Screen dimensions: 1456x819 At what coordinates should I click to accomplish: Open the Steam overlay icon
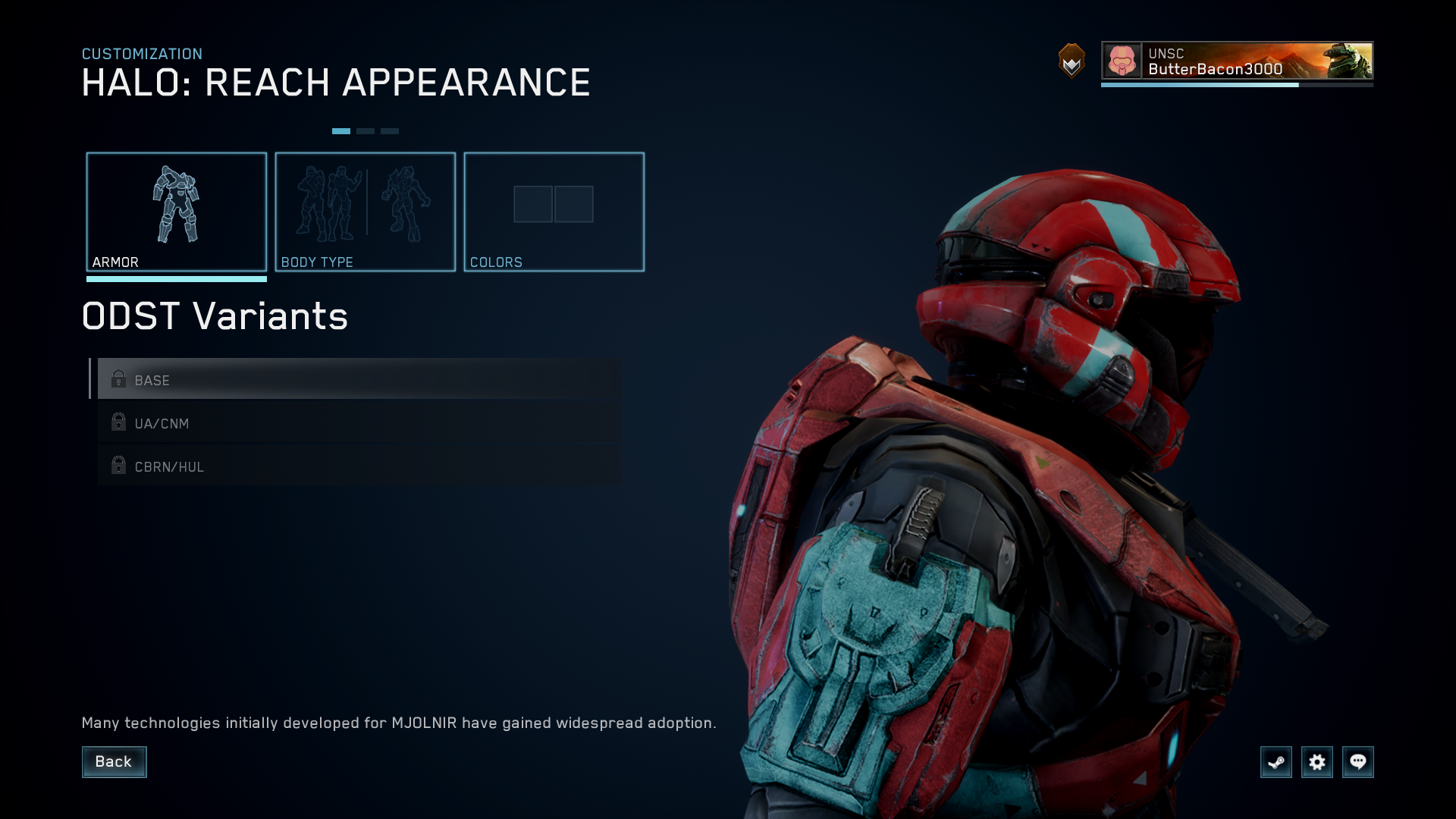pos(1276,762)
